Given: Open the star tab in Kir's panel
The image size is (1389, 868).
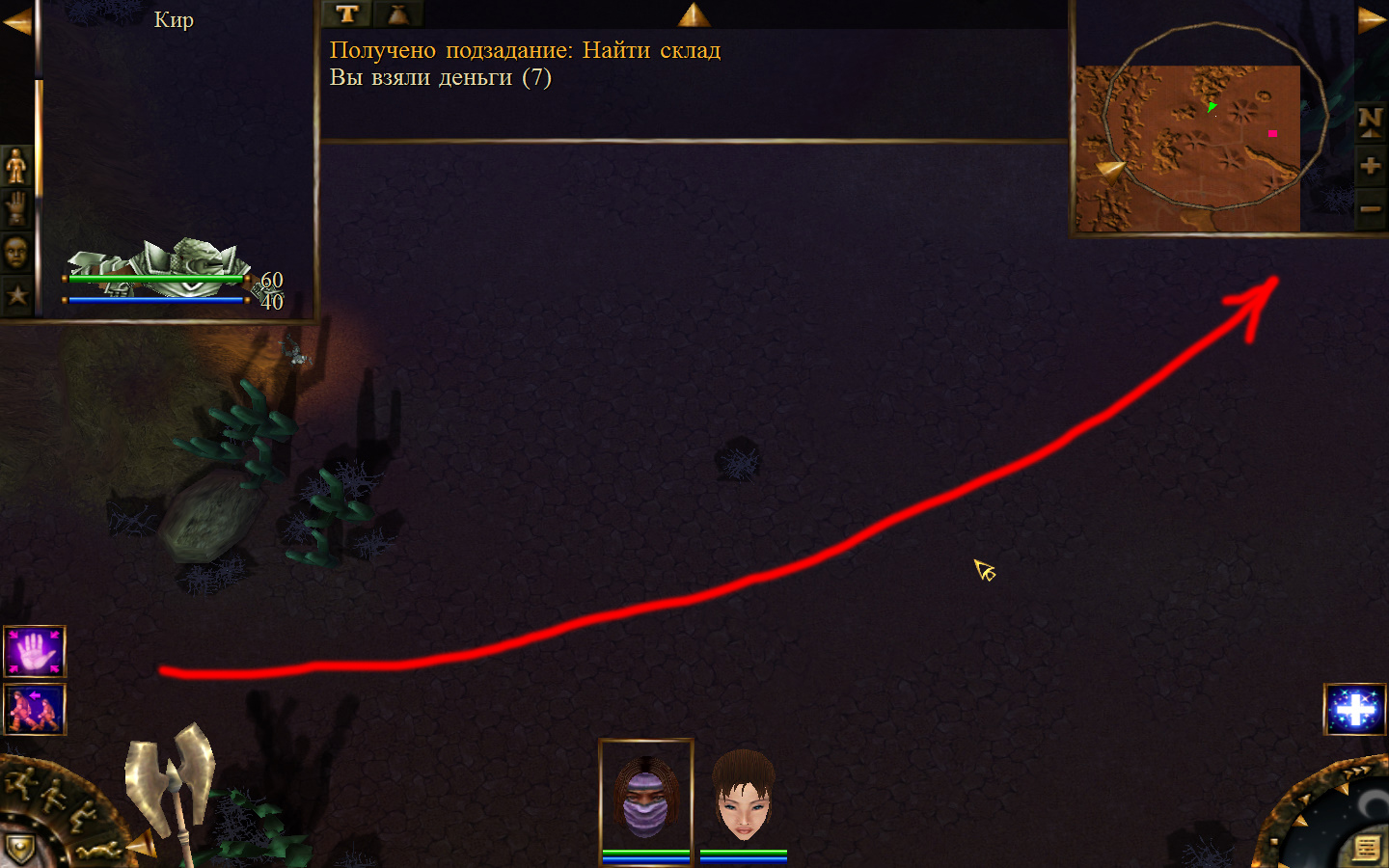Looking at the screenshot, I should (16, 295).
